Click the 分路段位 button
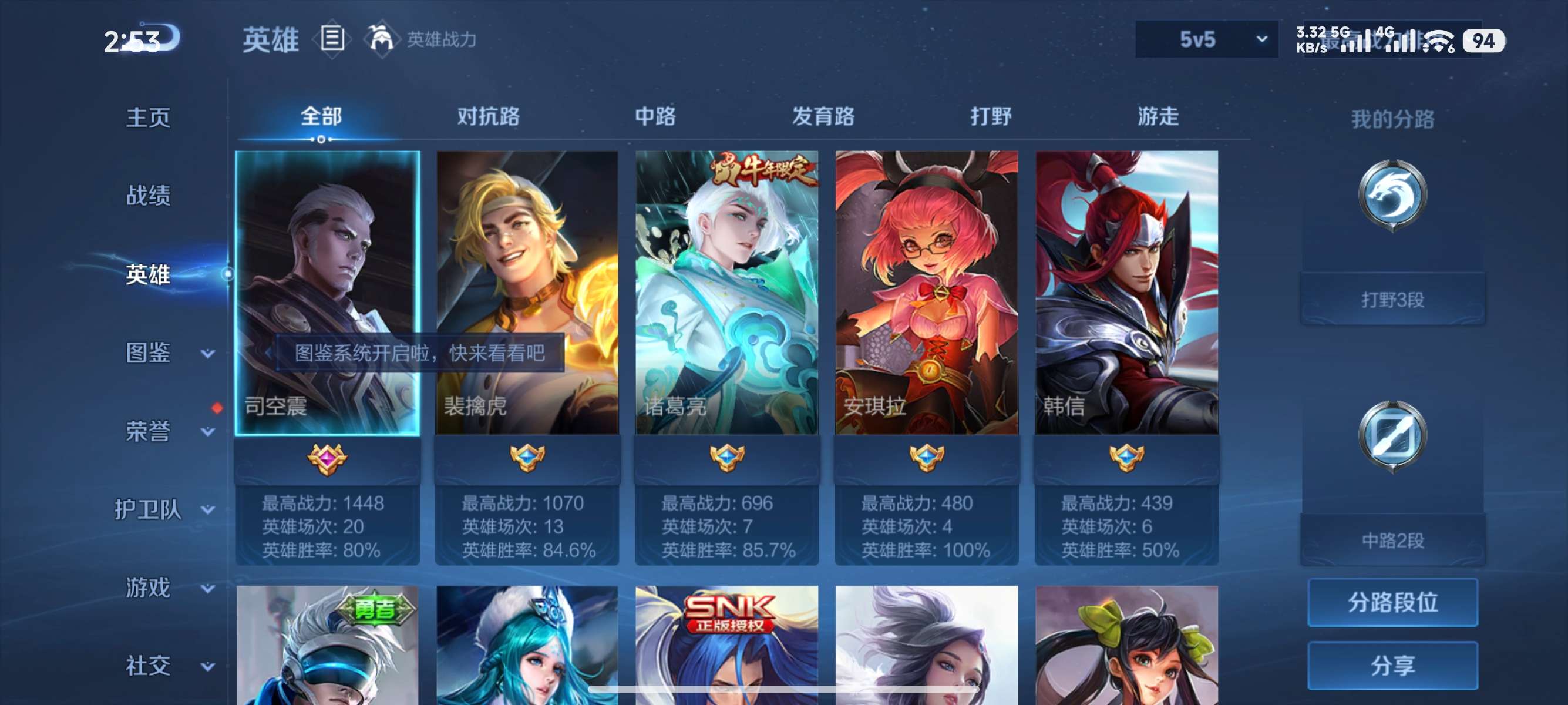Screen dimensions: 1568x705 [x=1394, y=603]
